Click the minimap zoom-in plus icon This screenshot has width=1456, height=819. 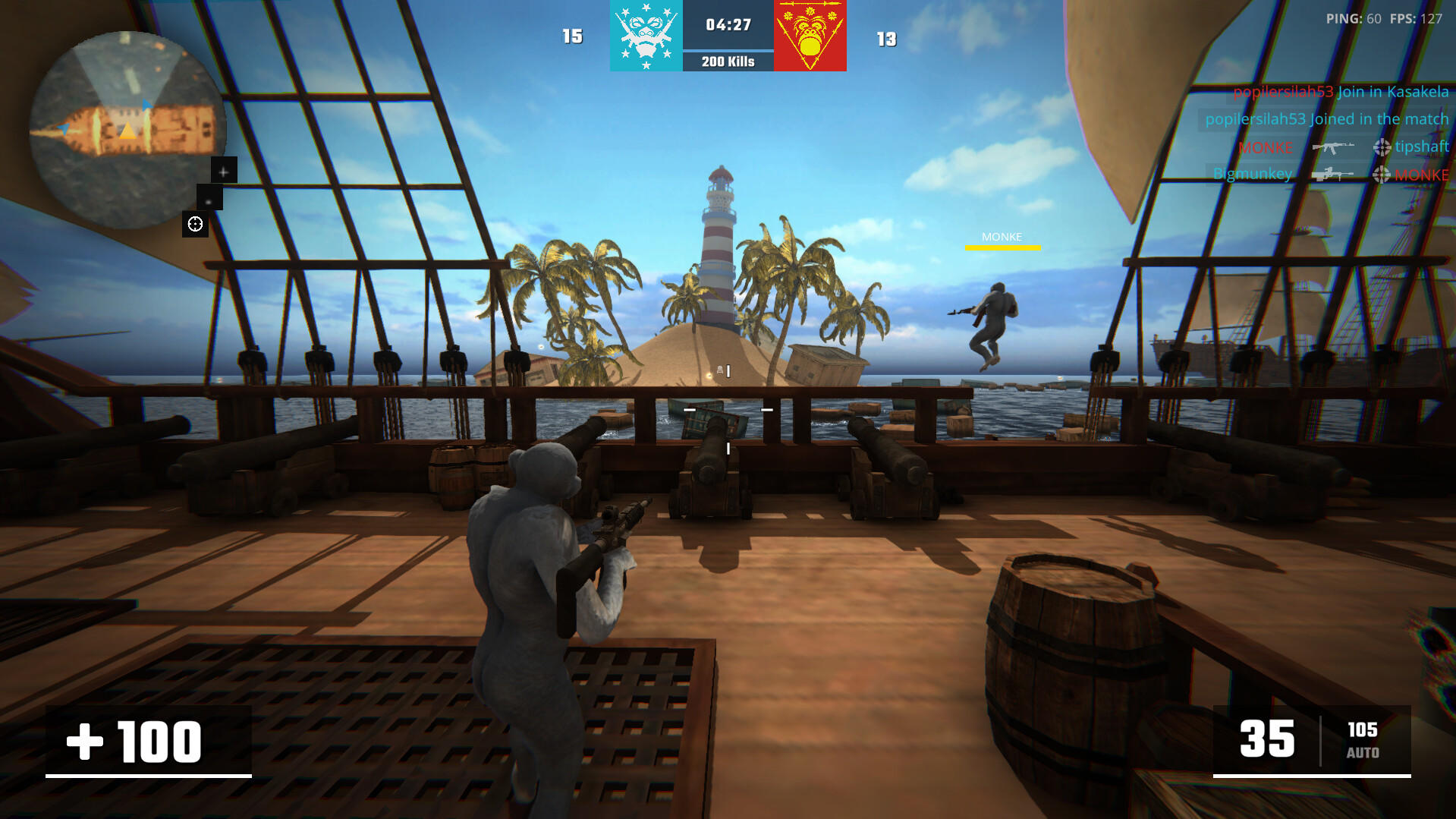[x=222, y=172]
